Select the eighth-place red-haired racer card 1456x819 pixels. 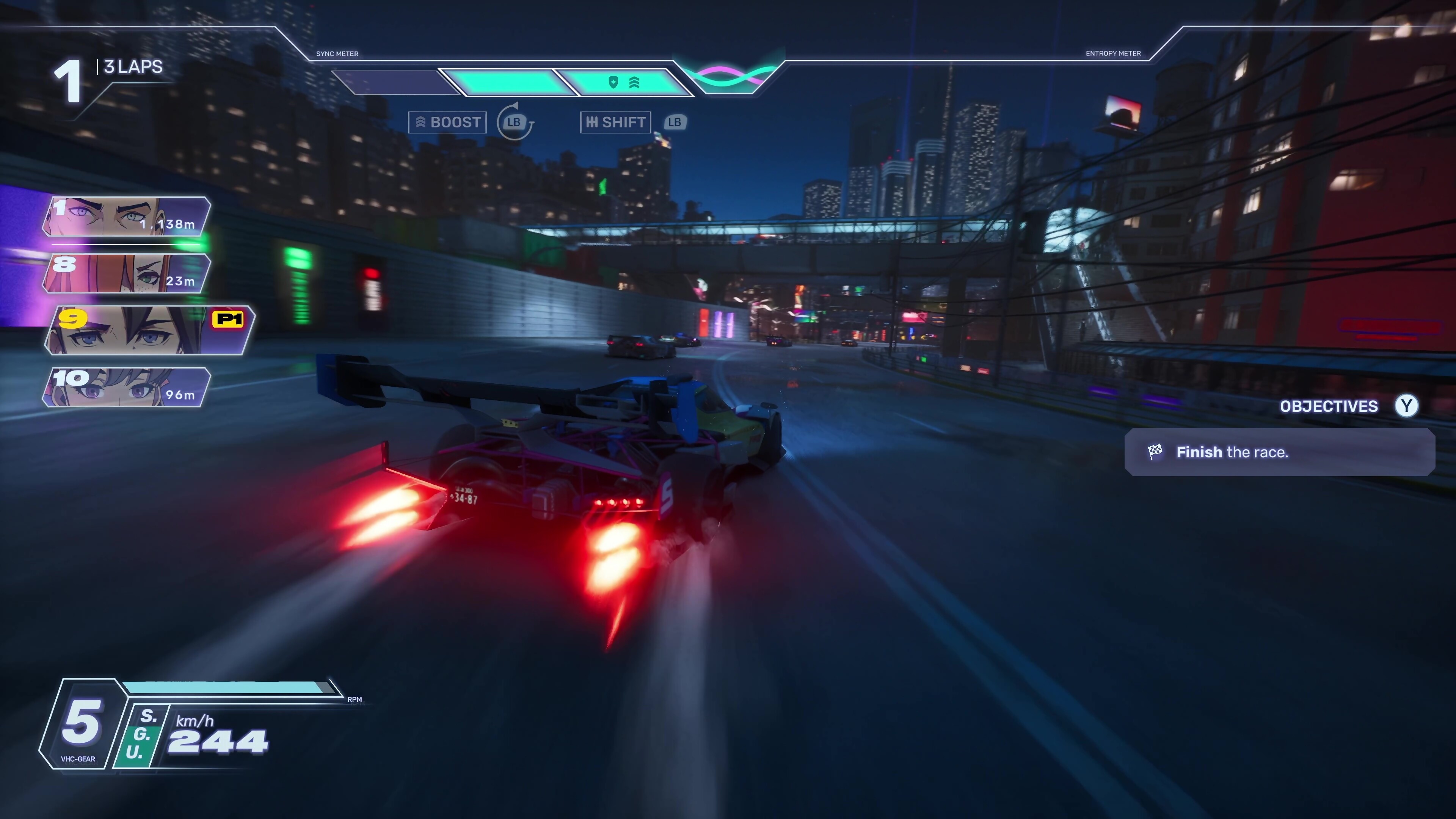coord(127,273)
